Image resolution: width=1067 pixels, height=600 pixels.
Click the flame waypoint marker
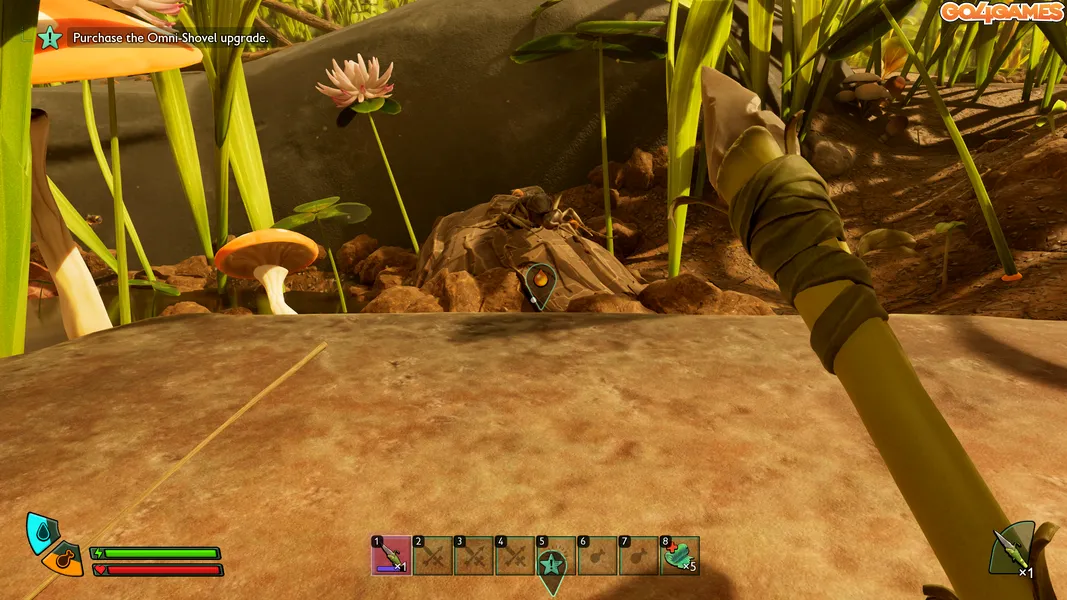click(x=540, y=281)
